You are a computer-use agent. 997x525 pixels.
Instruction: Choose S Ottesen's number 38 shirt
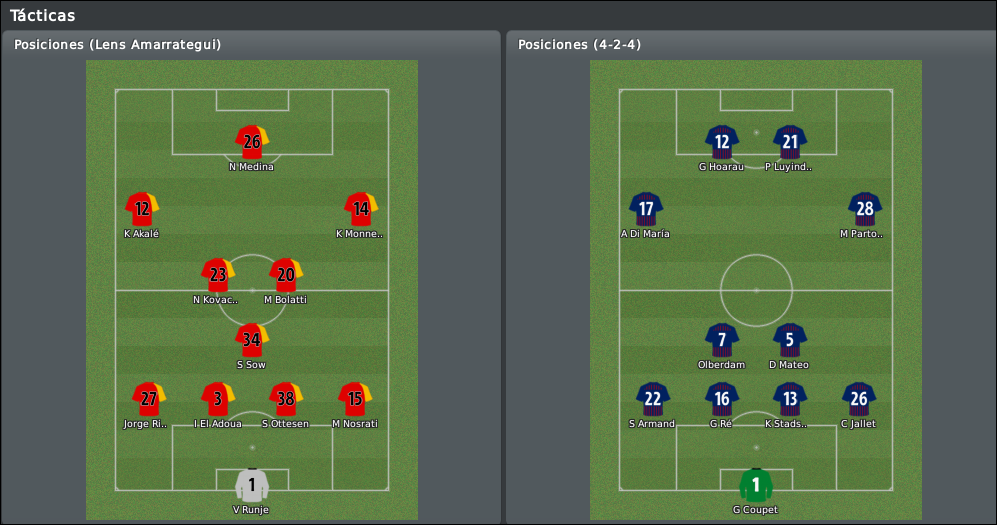(286, 399)
